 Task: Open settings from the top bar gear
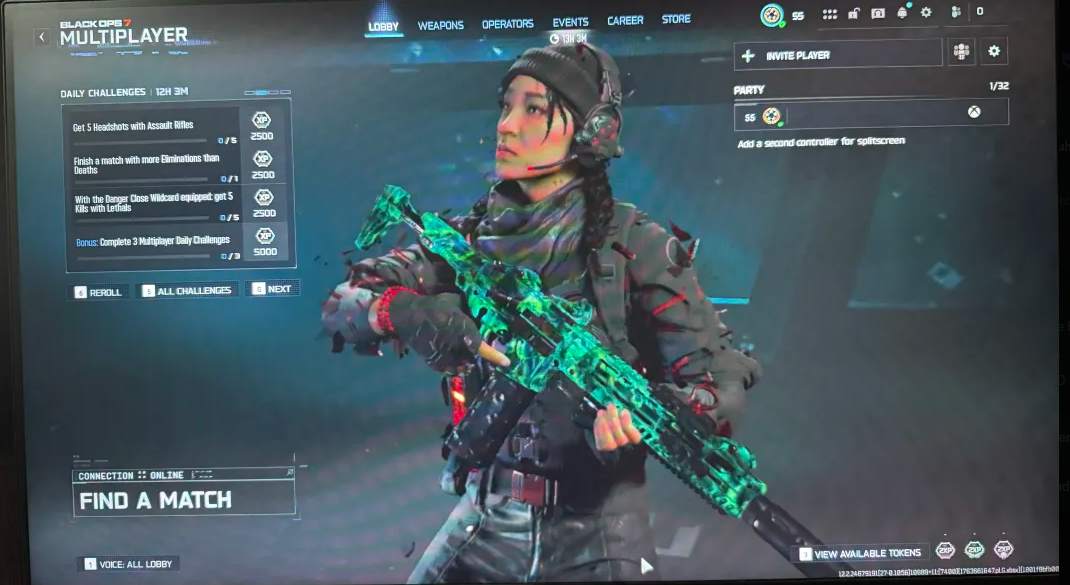[x=926, y=13]
